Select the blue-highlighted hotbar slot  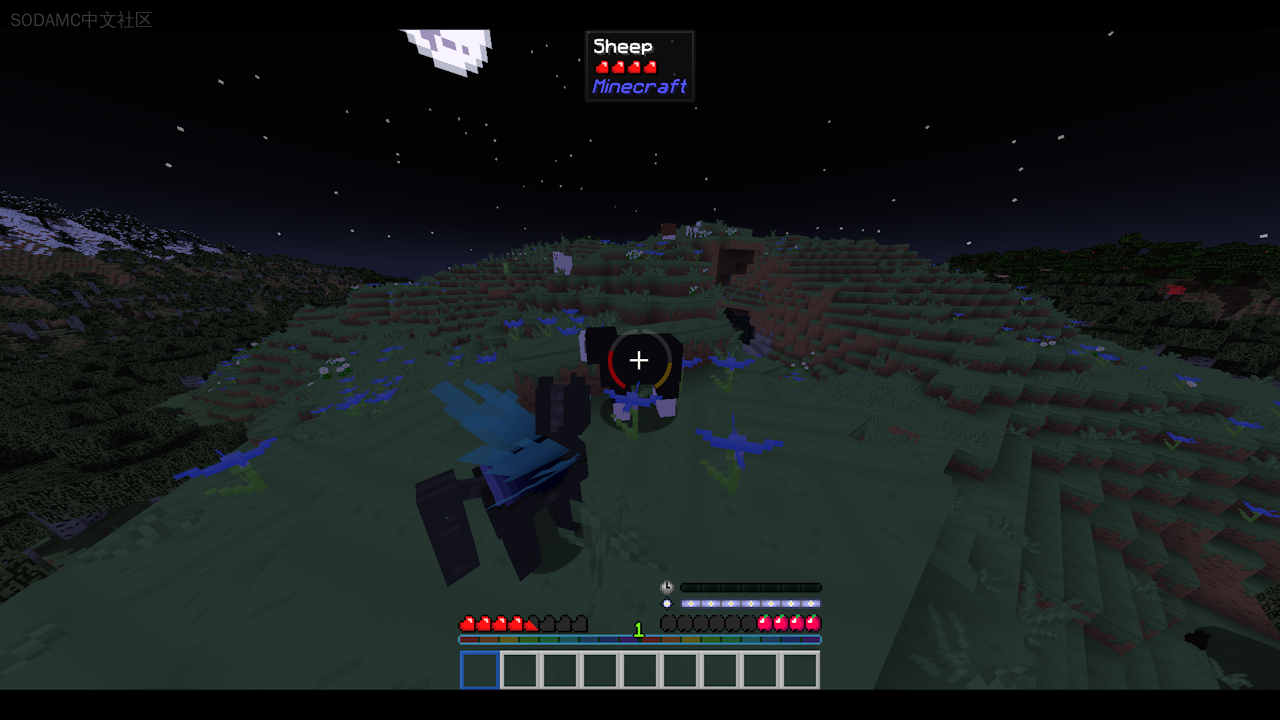(480, 670)
